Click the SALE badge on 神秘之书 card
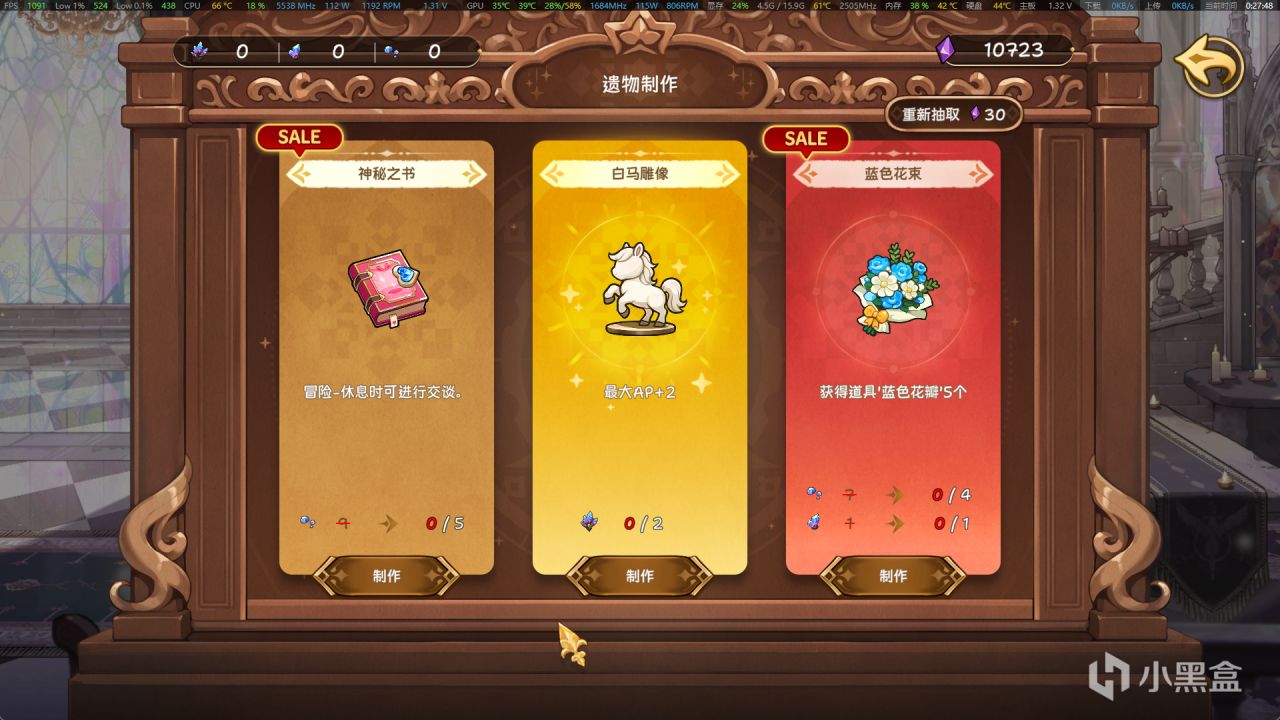The height and width of the screenshot is (720, 1280). tap(298, 137)
